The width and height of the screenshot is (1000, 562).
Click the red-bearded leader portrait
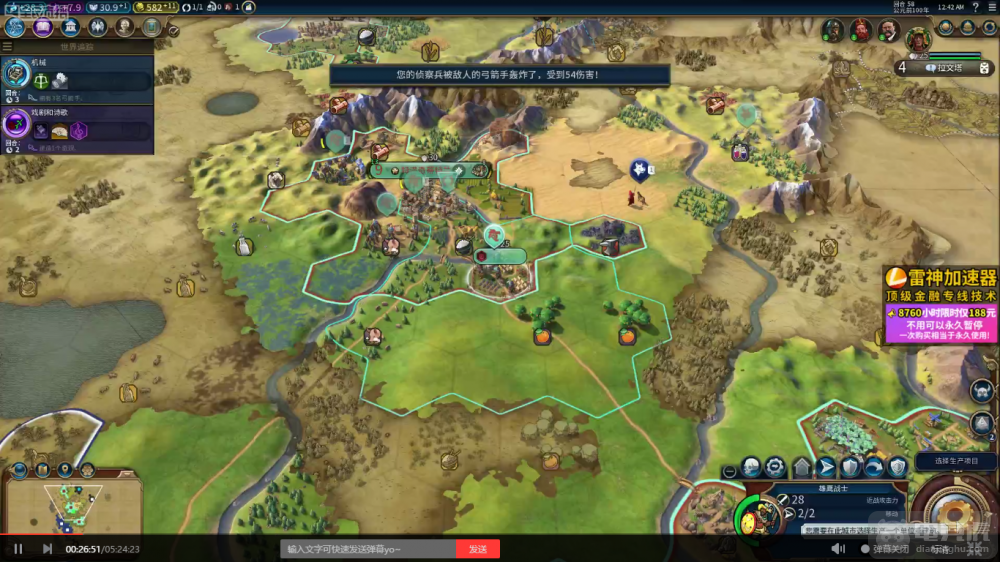pyautogui.click(x=860, y=31)
